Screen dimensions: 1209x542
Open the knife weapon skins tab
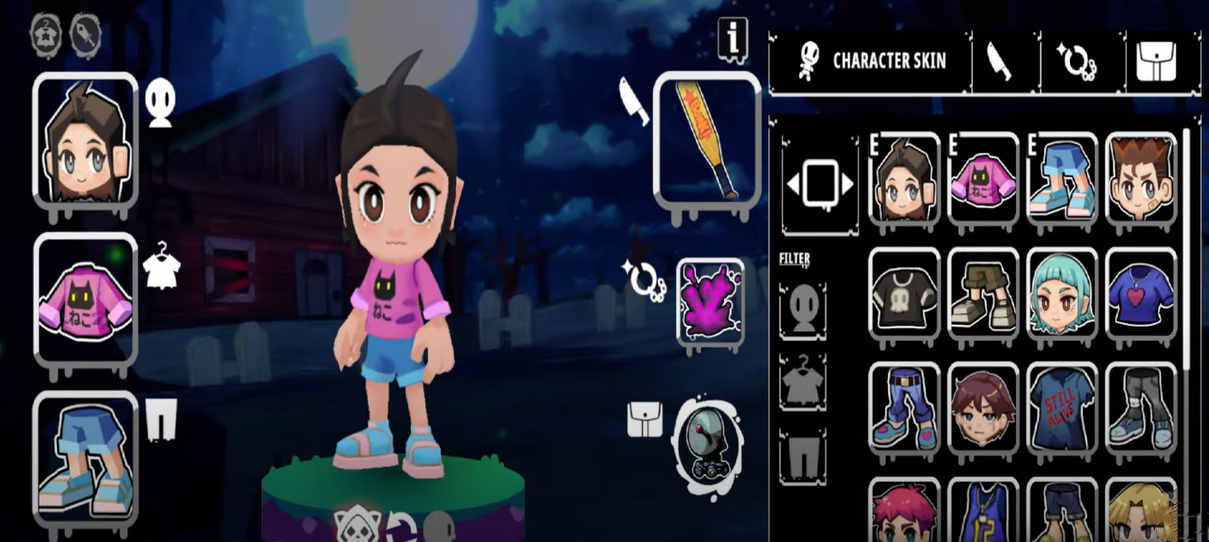[x=998, y=61]
